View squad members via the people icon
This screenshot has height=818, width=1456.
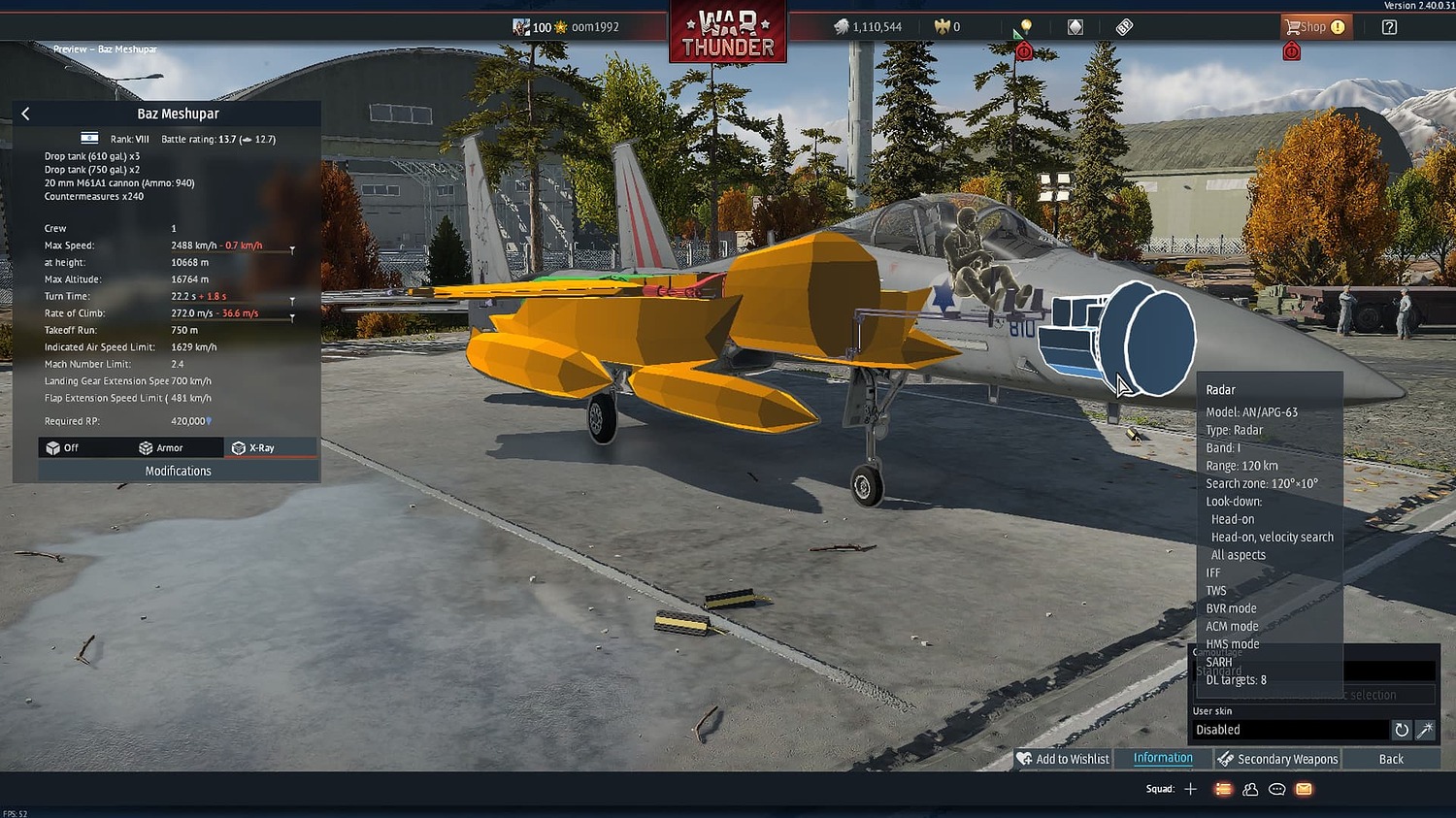point(1249,789)
